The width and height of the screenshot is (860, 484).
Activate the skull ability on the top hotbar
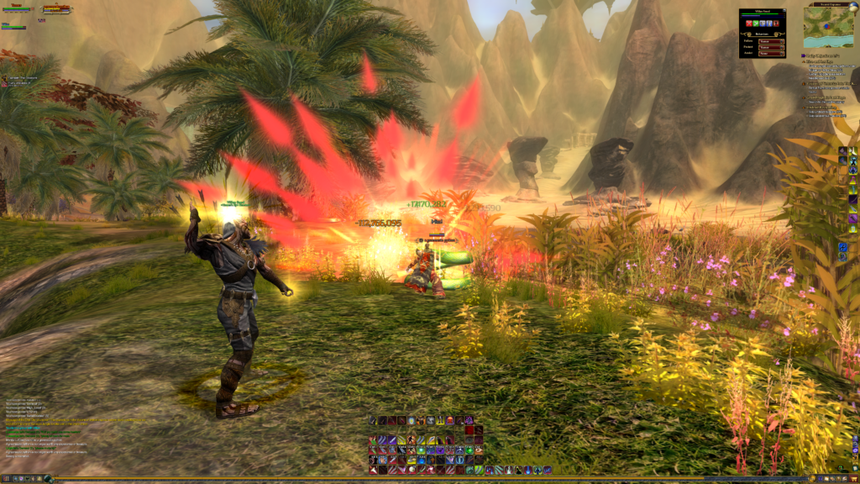click(430, 420)
